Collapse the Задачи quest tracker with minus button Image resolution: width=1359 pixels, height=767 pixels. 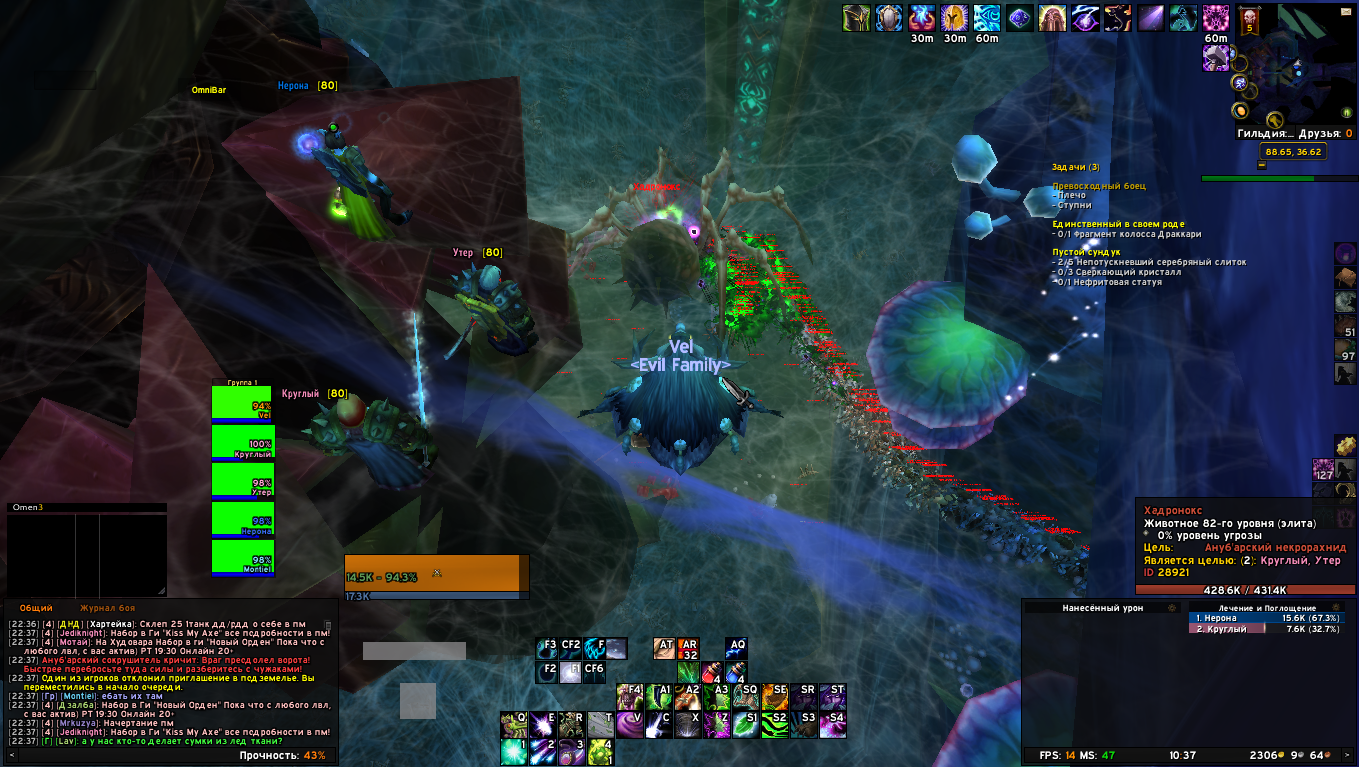click(1262, 165)
